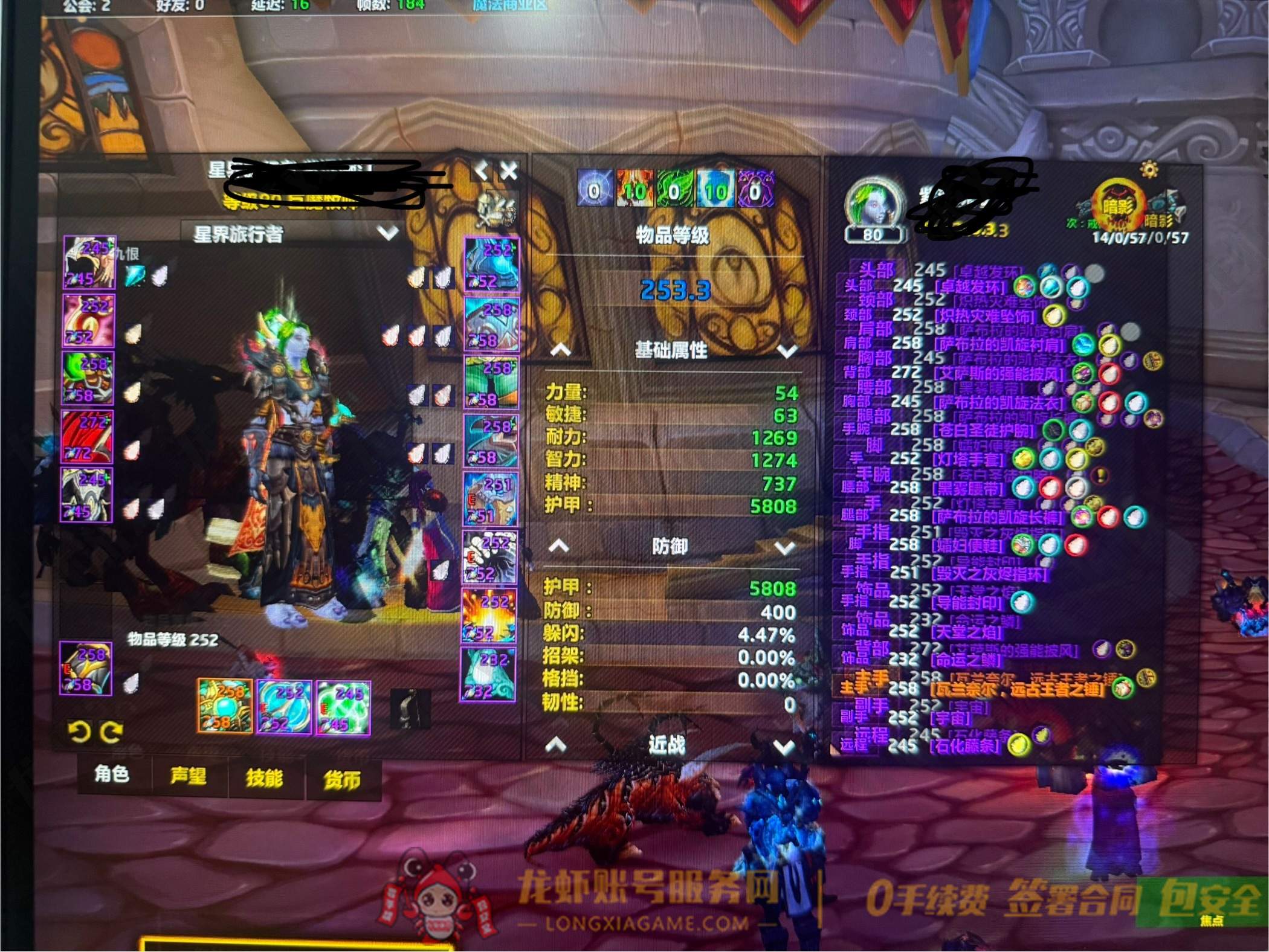Select the red cloak slot marked 272

[87, 437]
